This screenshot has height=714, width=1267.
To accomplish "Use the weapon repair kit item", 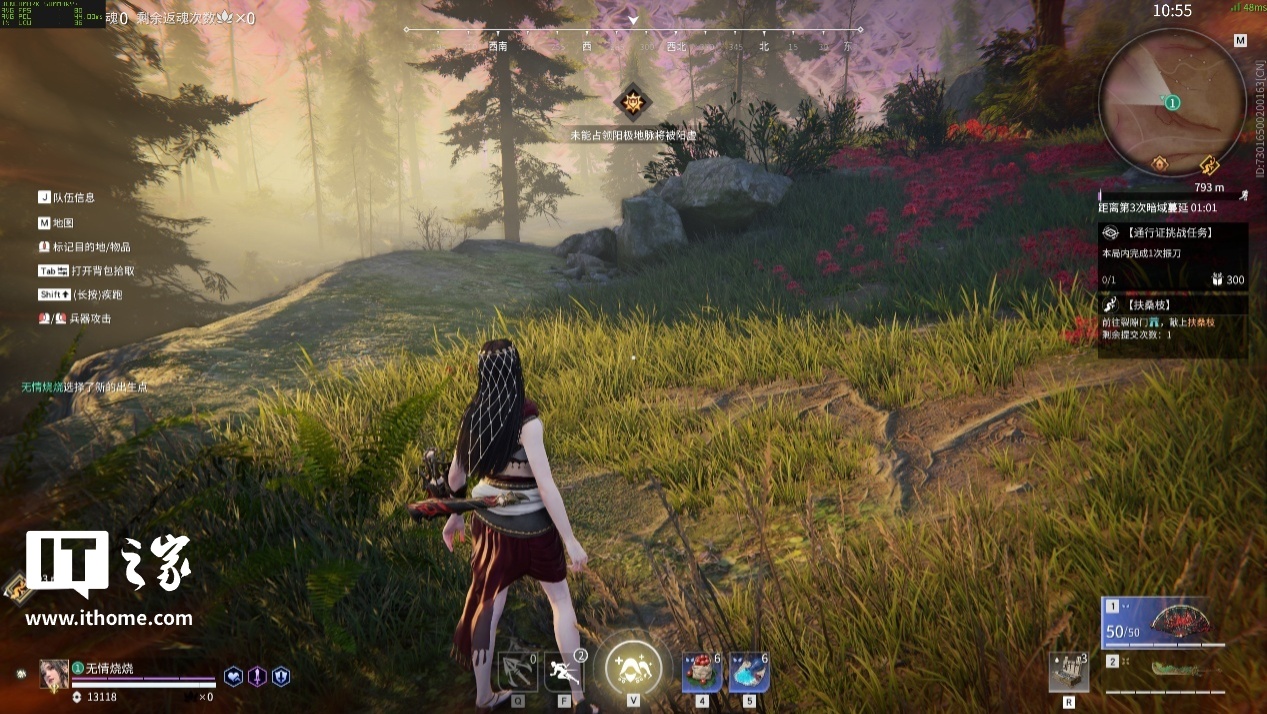I will [x=1068, y=672].
